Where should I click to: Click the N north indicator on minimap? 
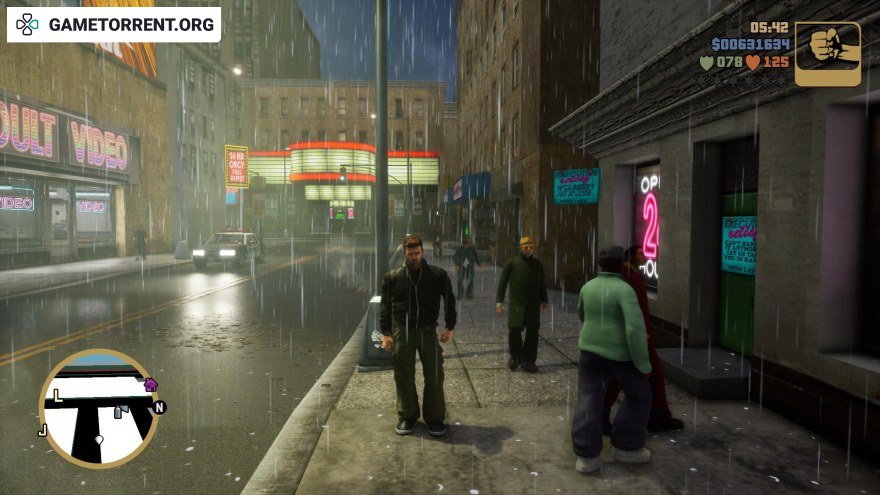click(x=159, y=407)
